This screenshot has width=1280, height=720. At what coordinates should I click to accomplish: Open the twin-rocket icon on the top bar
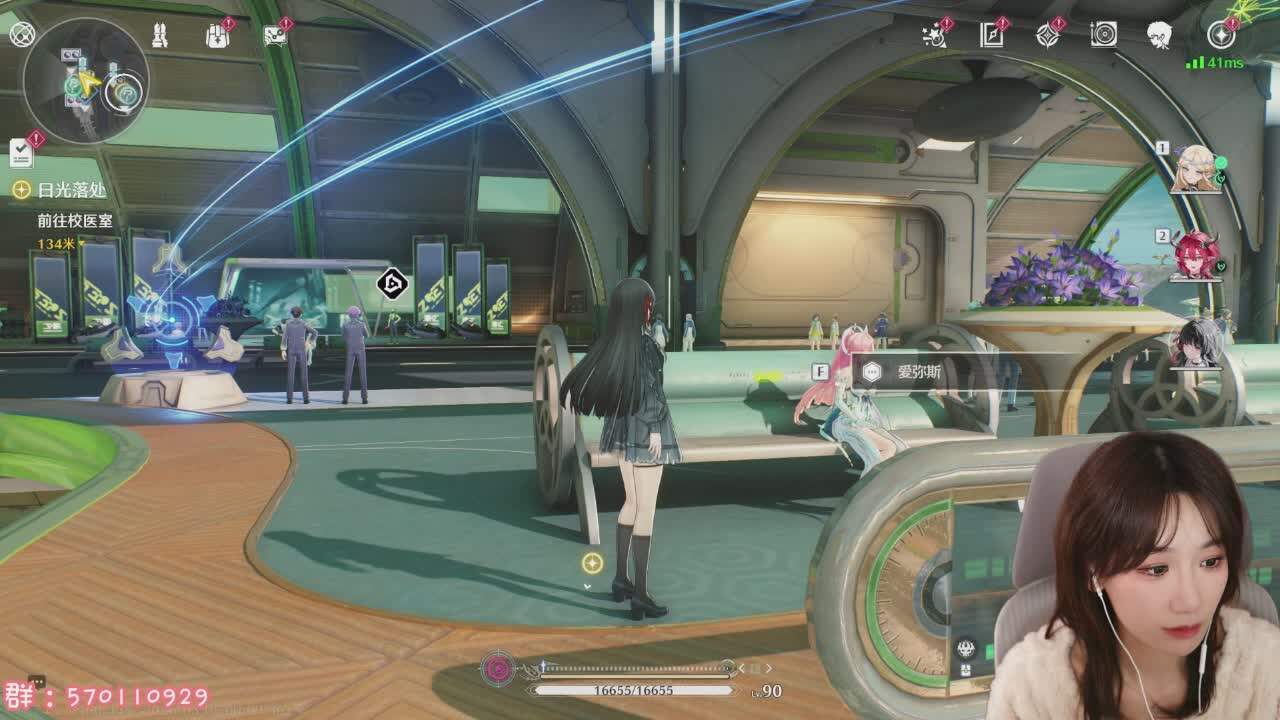point(159,36)
